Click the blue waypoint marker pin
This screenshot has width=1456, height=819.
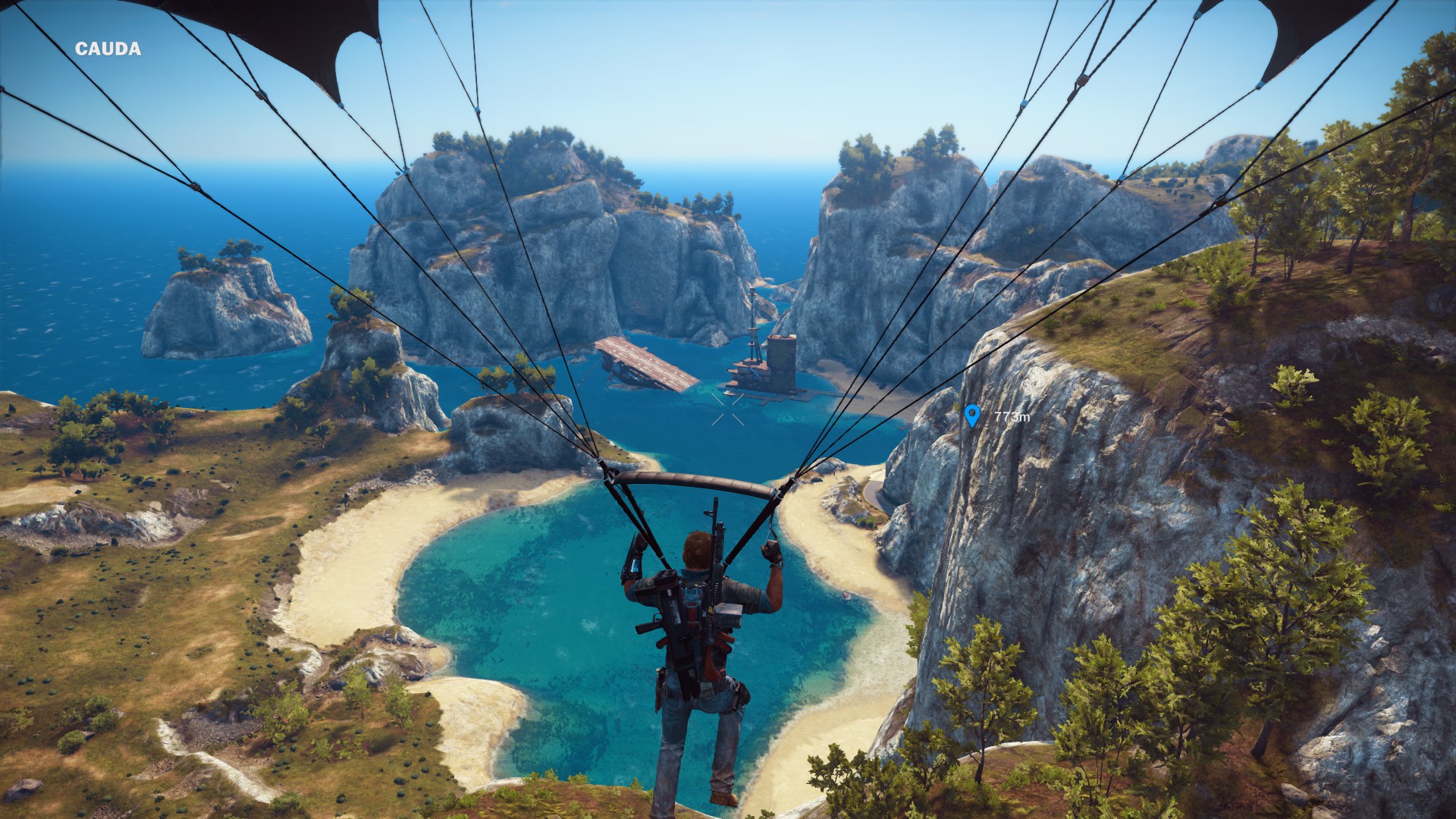pyautogui.click(x=972, y=415)
